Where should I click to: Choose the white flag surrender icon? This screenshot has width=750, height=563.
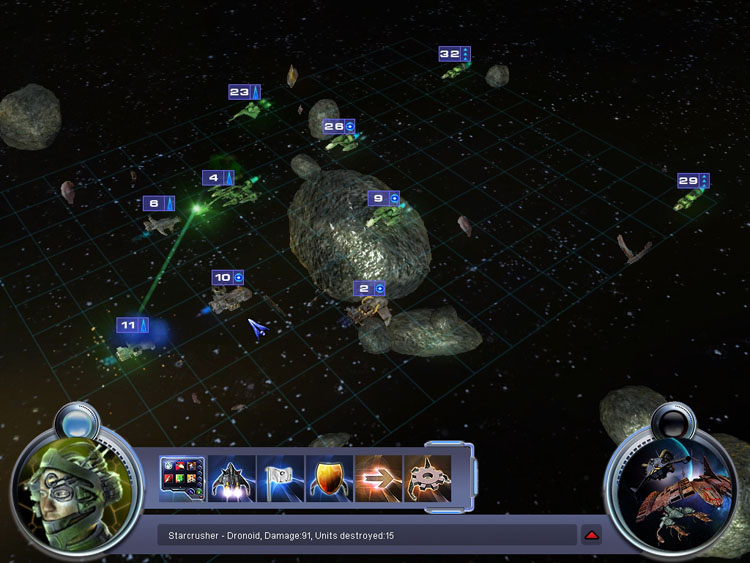point(280,479)
